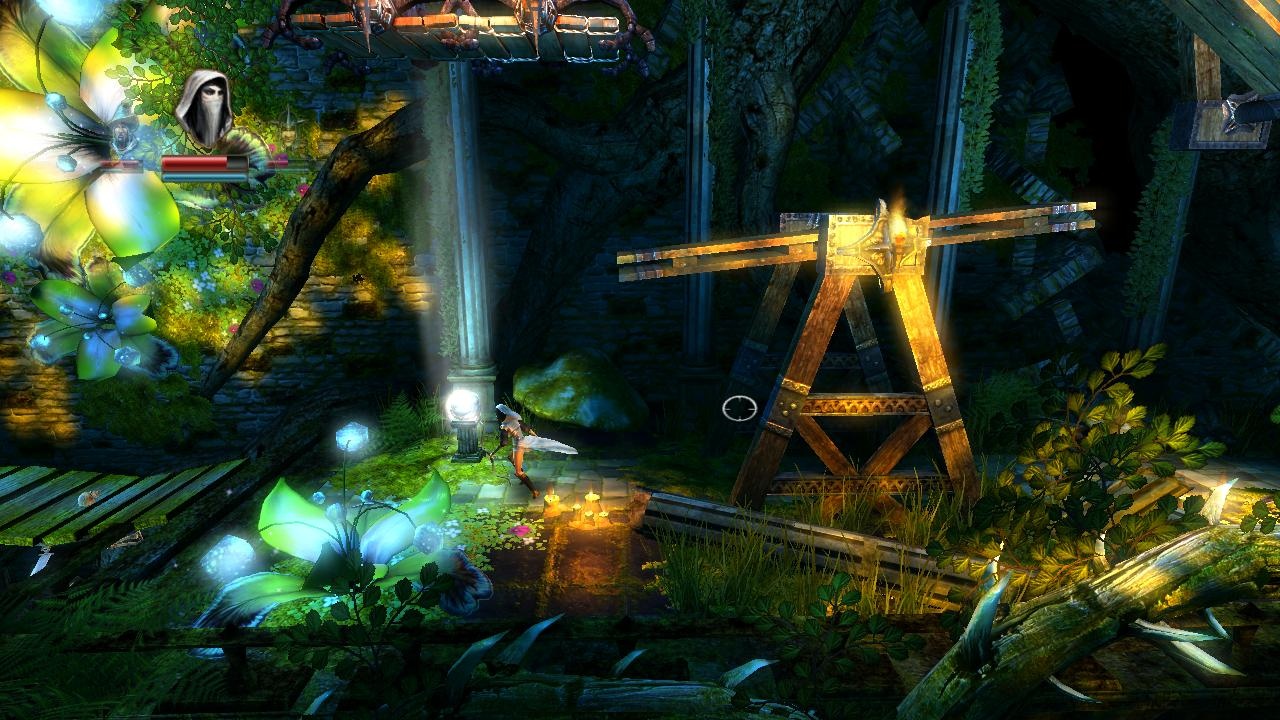Select the hooded thief character portrait
This screenshot has width=1280, height=720.
[204, 108]
